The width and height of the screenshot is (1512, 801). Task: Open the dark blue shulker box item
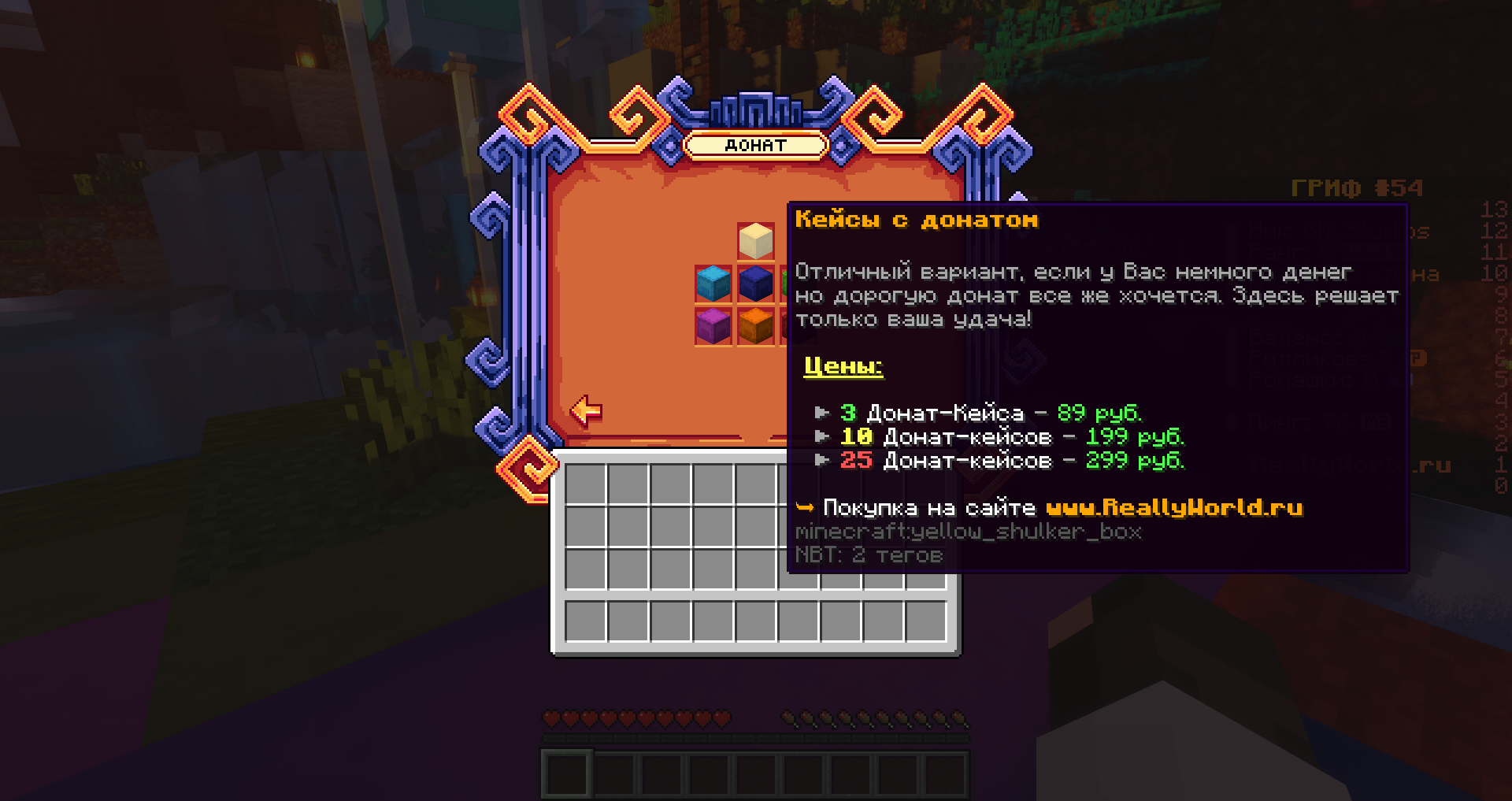tap(755, 284)
